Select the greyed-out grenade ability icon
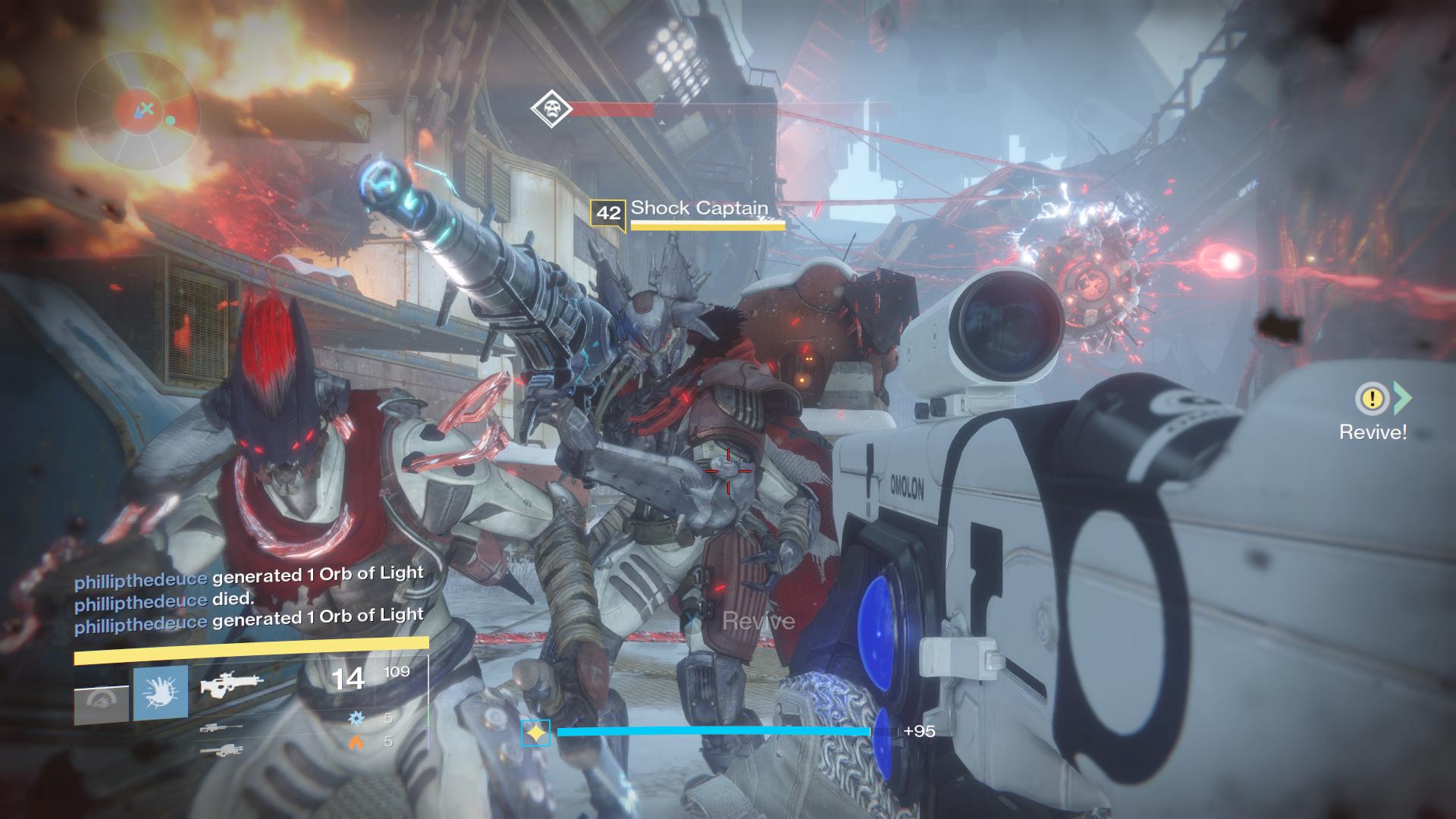 click(101, 704)
